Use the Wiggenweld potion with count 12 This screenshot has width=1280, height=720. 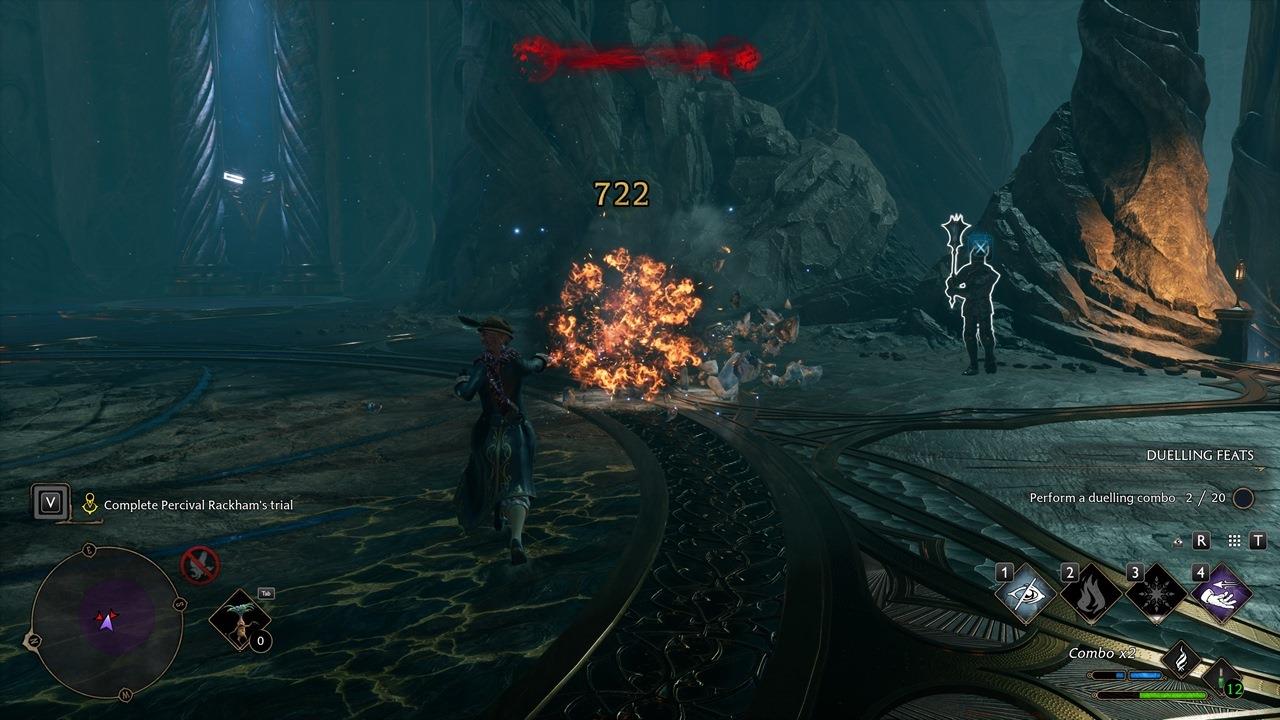(x=1222, y=676)
